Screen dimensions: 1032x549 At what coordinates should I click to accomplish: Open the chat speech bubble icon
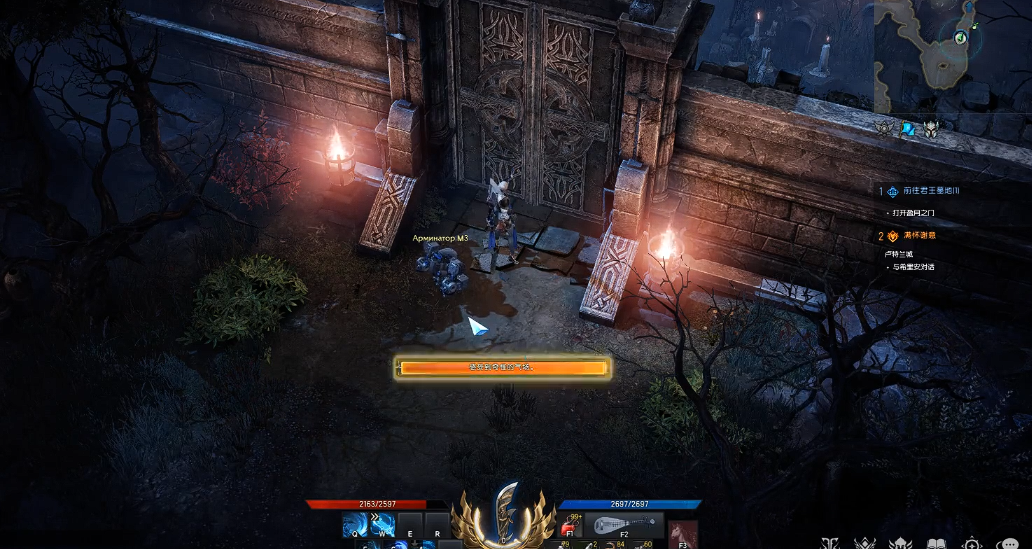tap(1008, 543)
